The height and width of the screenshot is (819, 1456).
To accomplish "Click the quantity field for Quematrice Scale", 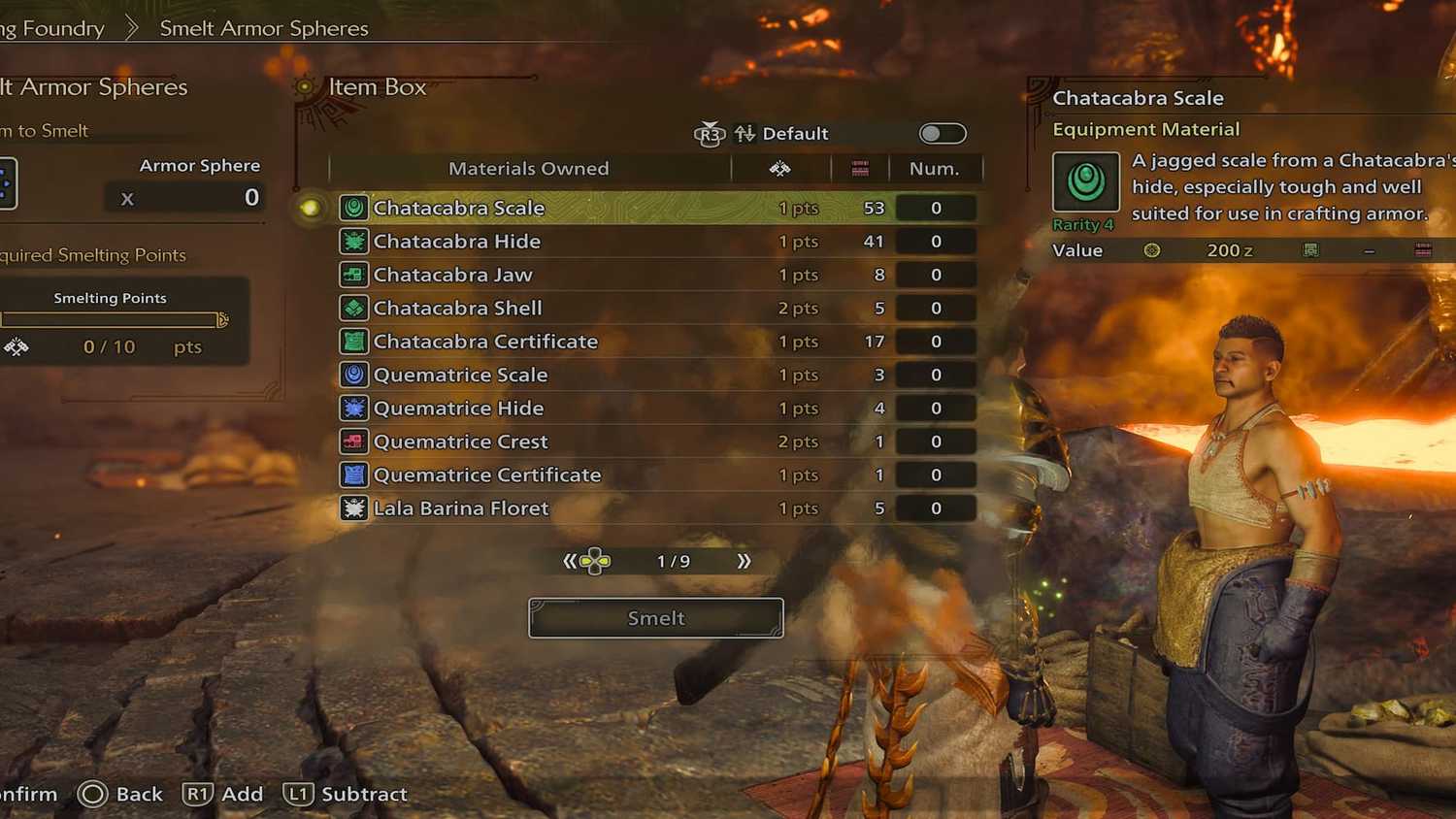I will [x=935, y=375].
